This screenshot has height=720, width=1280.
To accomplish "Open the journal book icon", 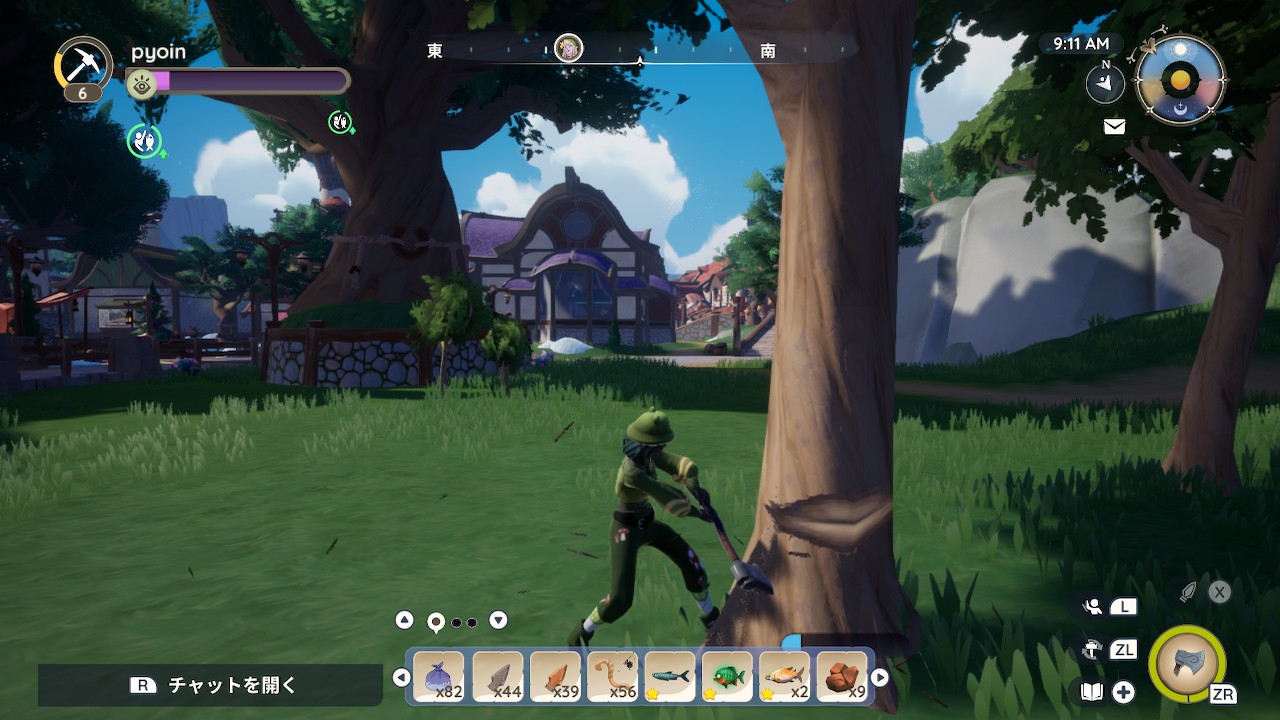I will (x=1093, y=691).
